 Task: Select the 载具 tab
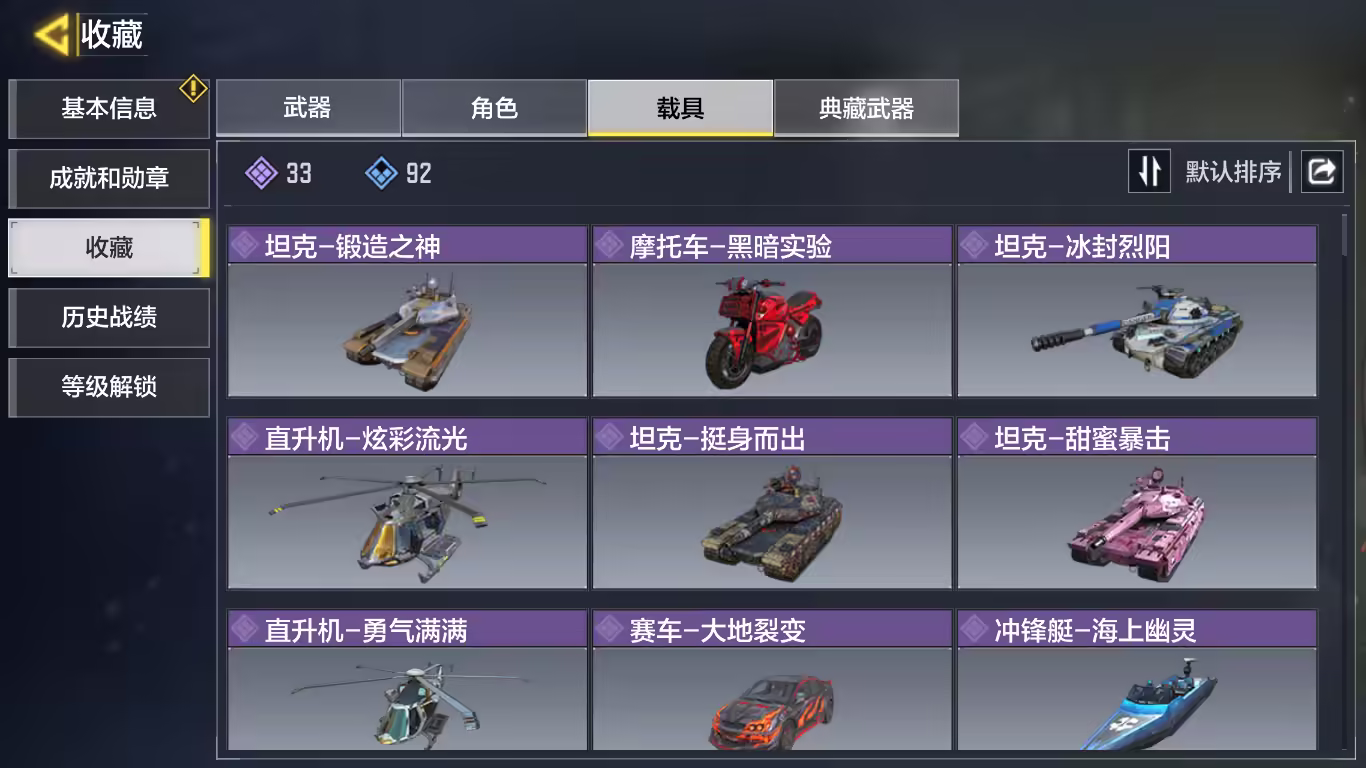click(x=680, y=108)
